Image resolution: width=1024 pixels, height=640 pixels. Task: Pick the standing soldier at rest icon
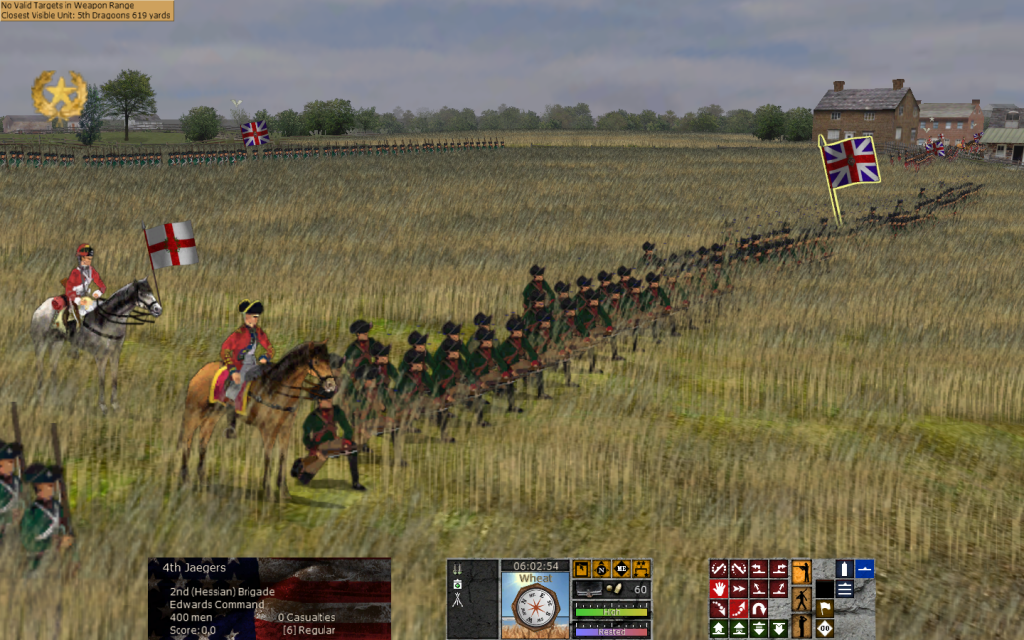pos(801,627)
